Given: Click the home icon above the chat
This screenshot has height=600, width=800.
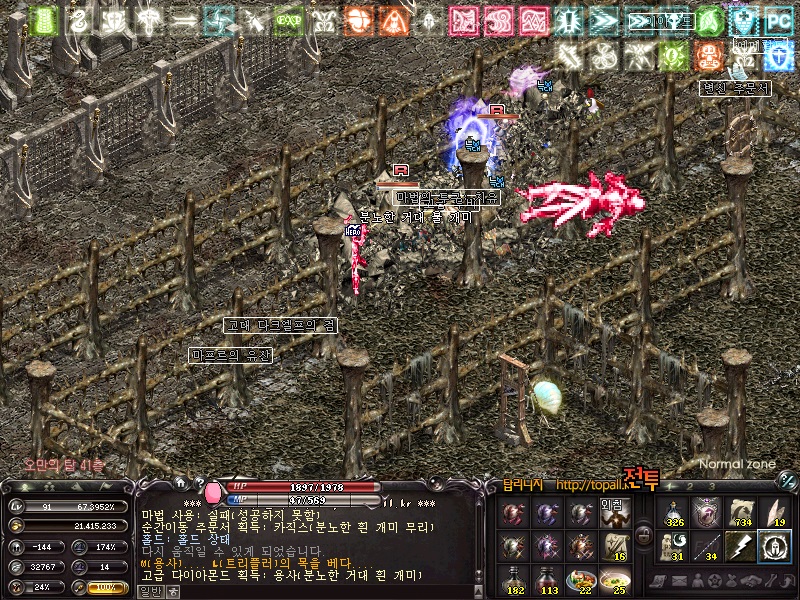Looking at the screenshot, I should click(183, 484).
